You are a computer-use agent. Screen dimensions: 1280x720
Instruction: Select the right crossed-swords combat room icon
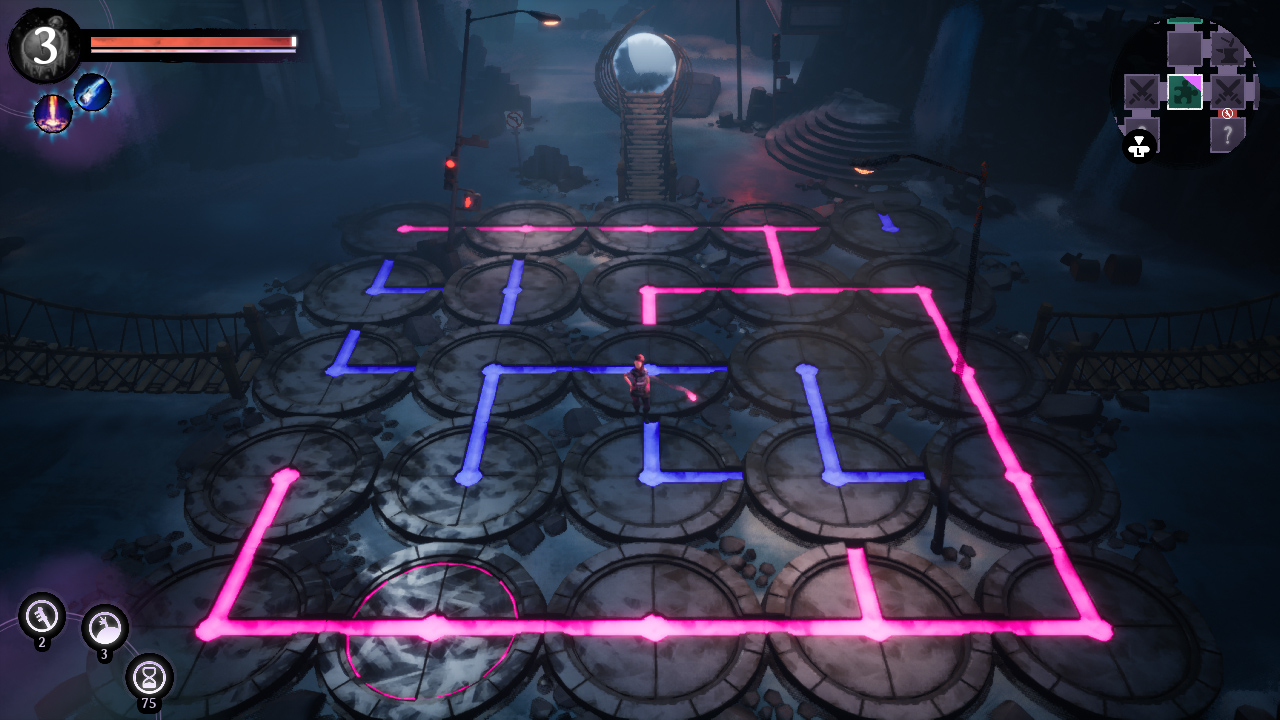point(1228,91)
